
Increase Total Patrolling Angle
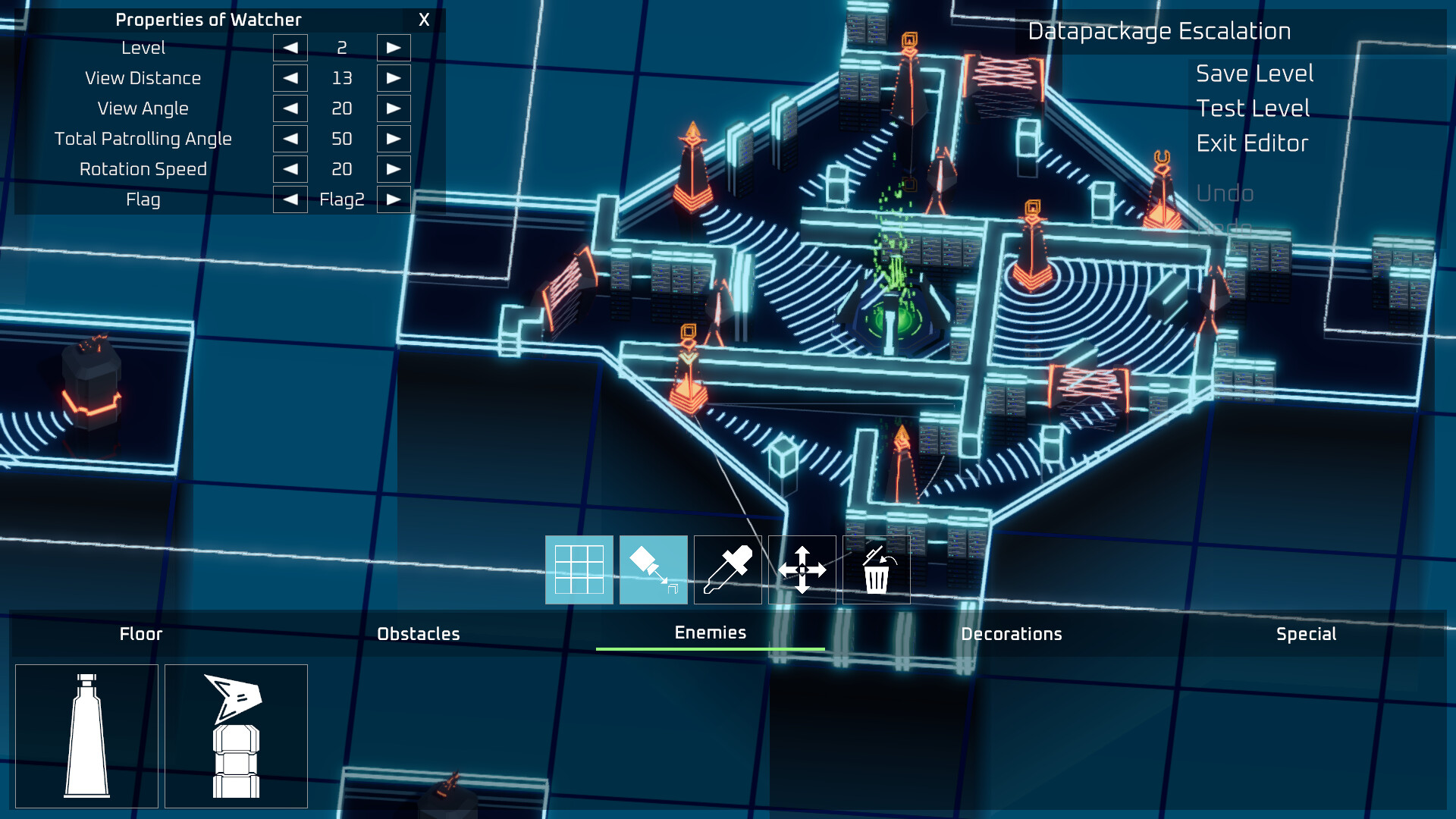click(394, 138)
